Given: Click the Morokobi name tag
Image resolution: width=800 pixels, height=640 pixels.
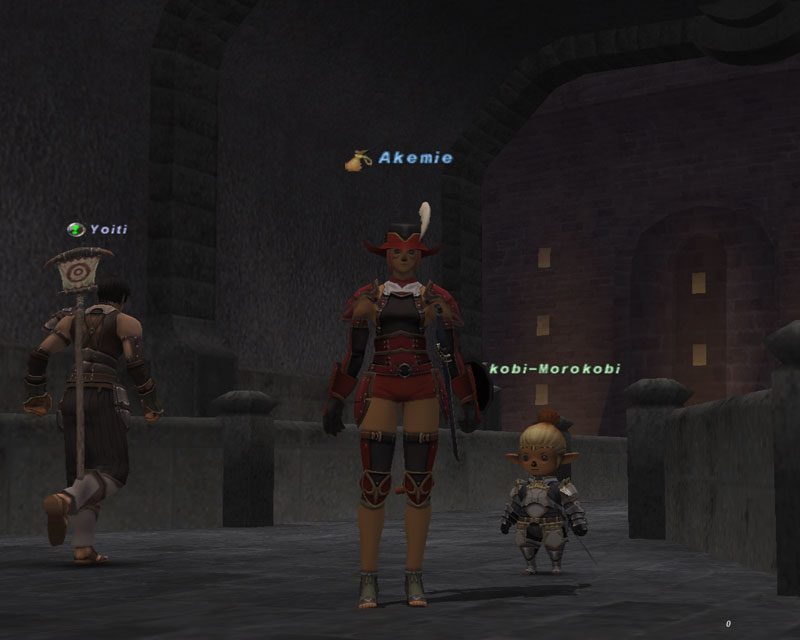Looking at the screenshot, I should (x=554, y=369).
